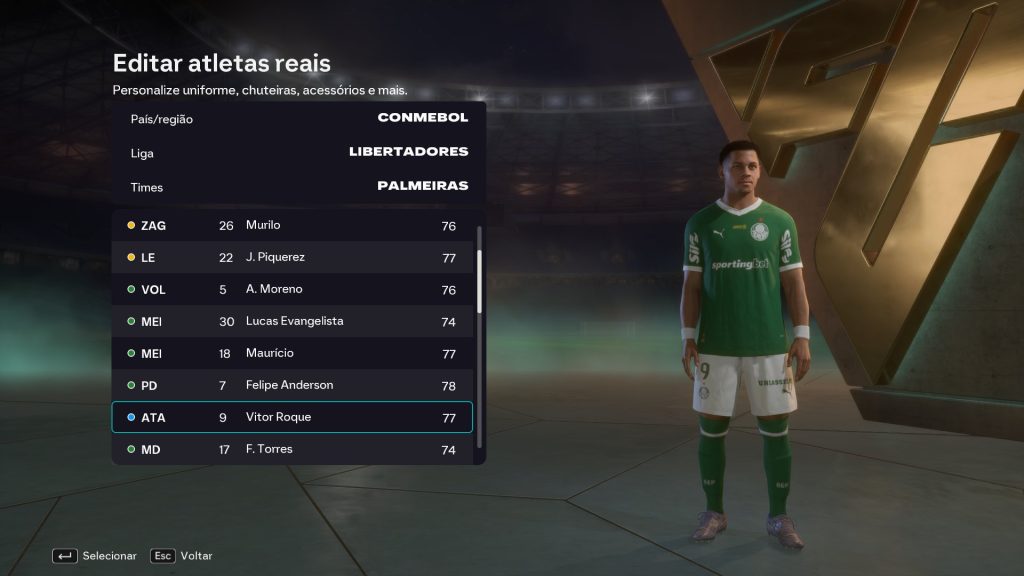This screenshot has height=576, width=1024.
Task: Choose Felipe Anderson in the player list
Action: pos(291,386)
